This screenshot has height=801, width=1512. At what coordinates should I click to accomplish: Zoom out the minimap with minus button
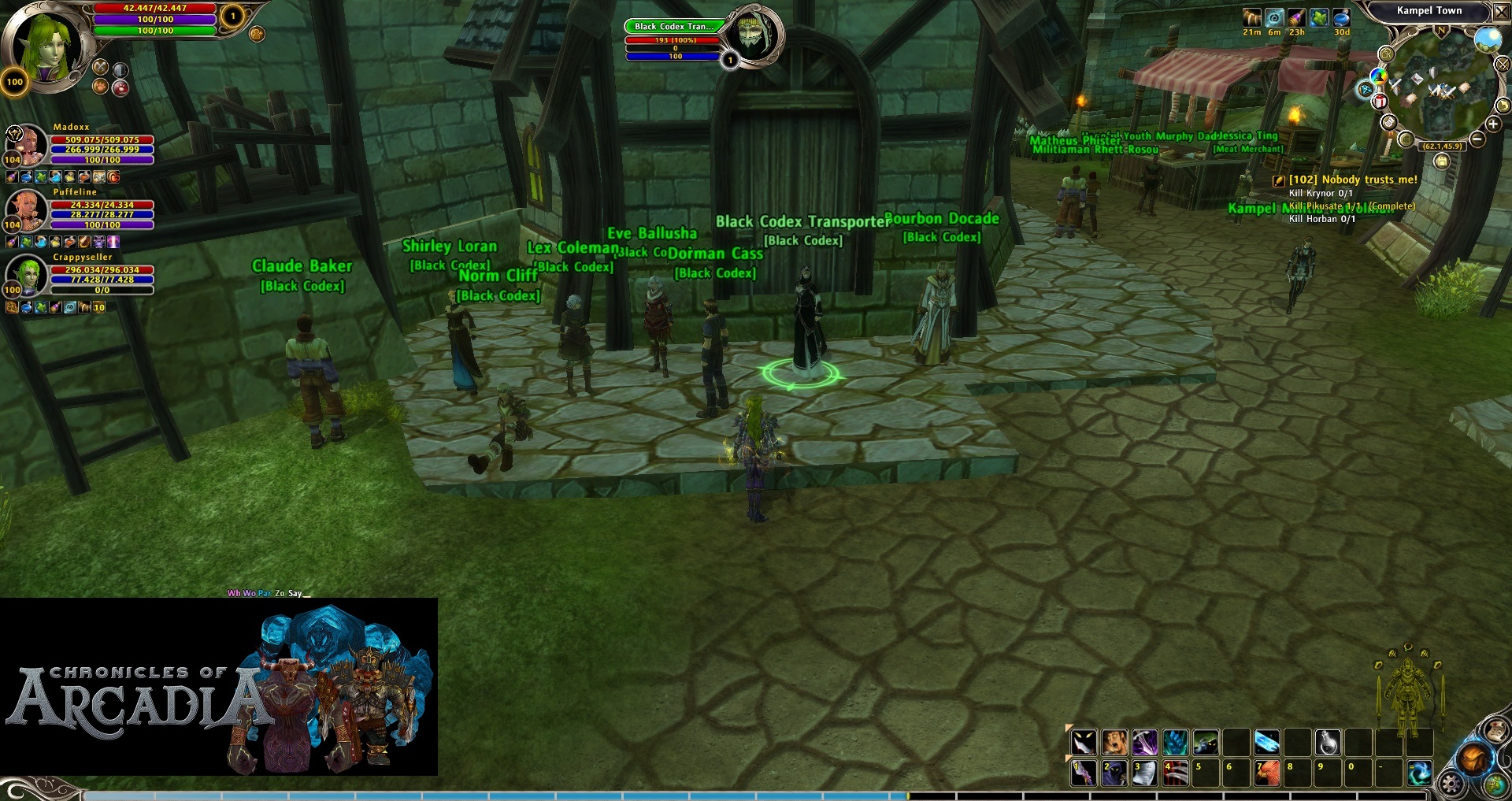1477,139
